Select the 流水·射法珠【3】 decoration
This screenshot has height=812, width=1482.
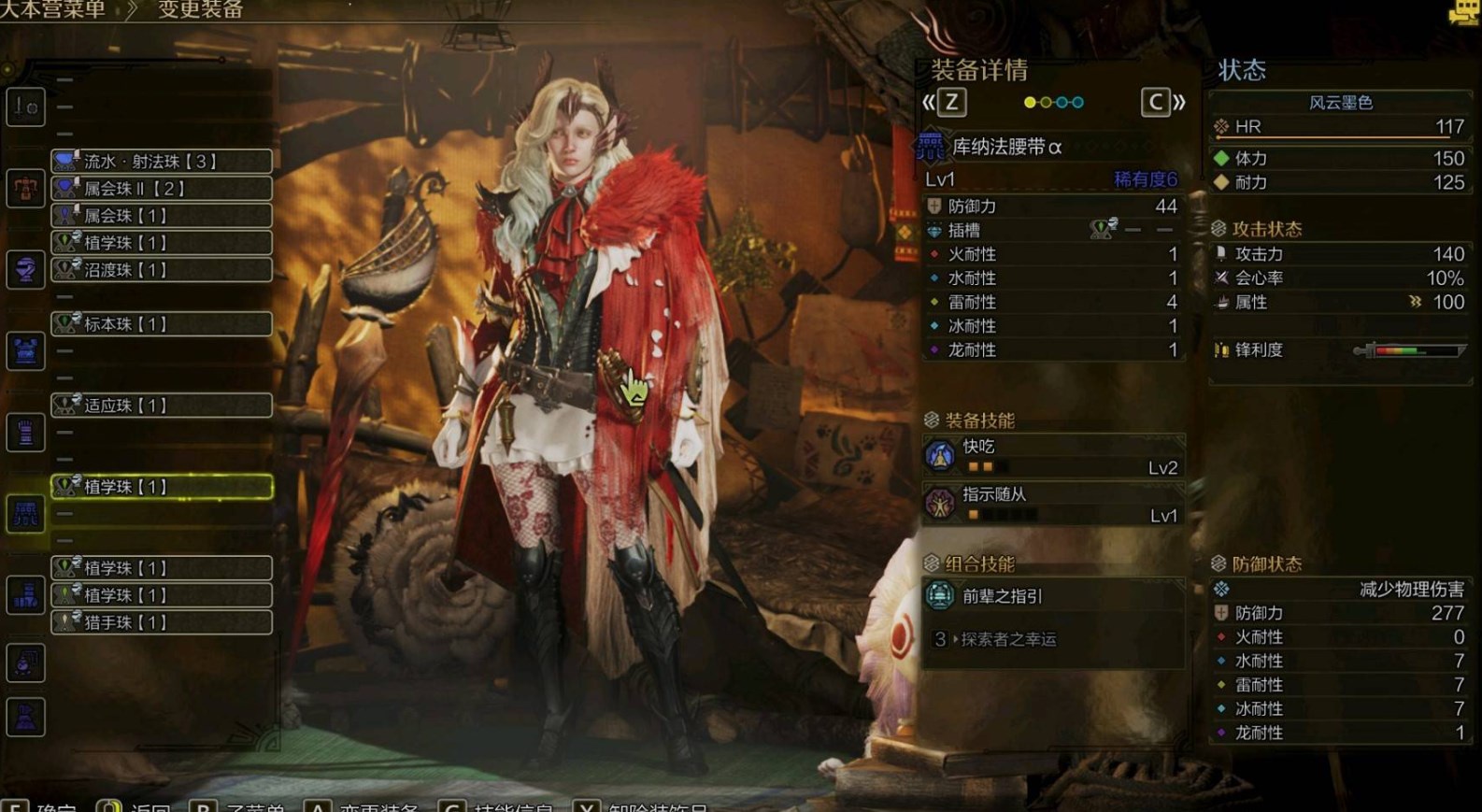click(x=162, y=161)
